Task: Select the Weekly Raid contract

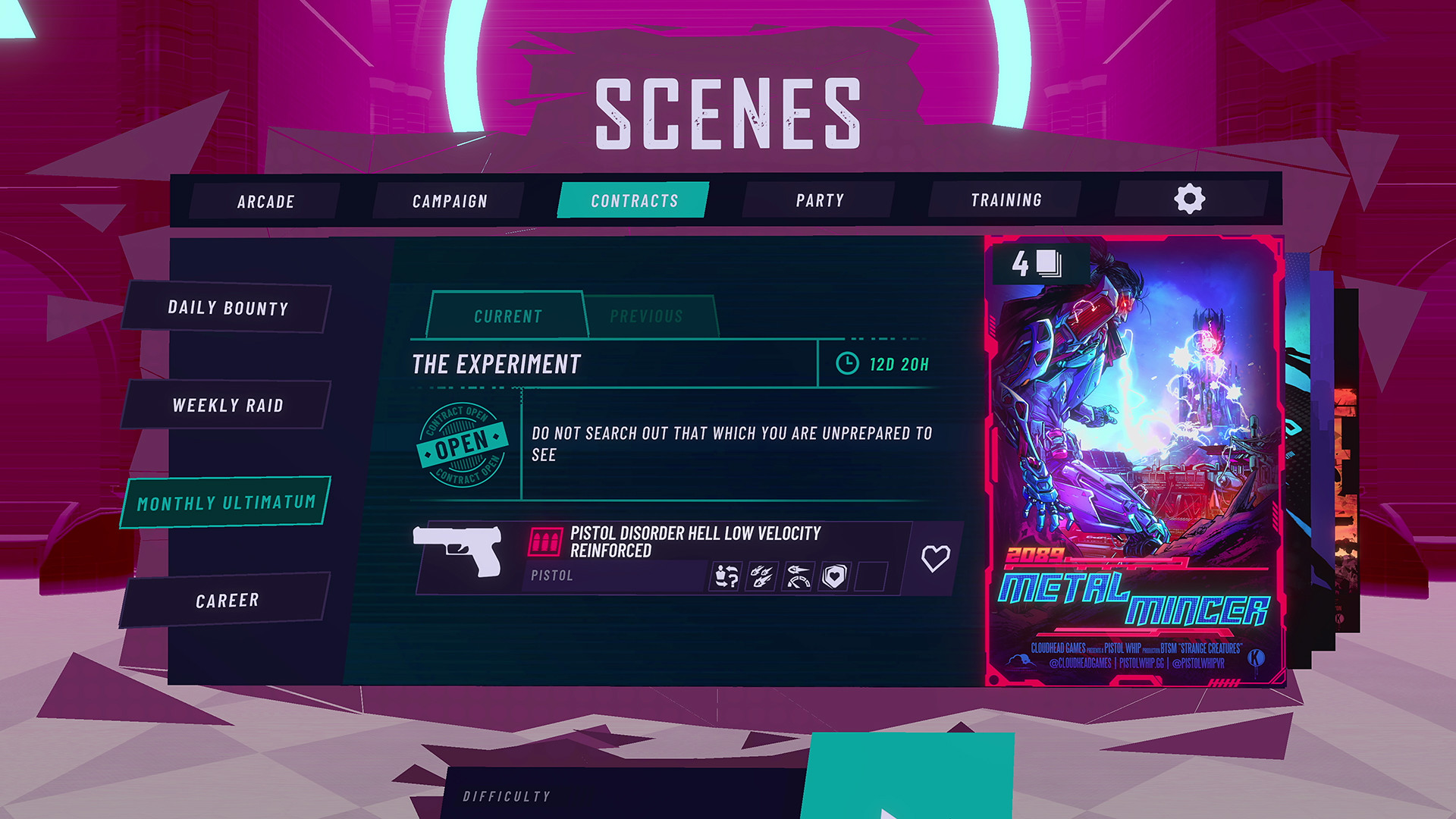Action: tap(227, 406)
